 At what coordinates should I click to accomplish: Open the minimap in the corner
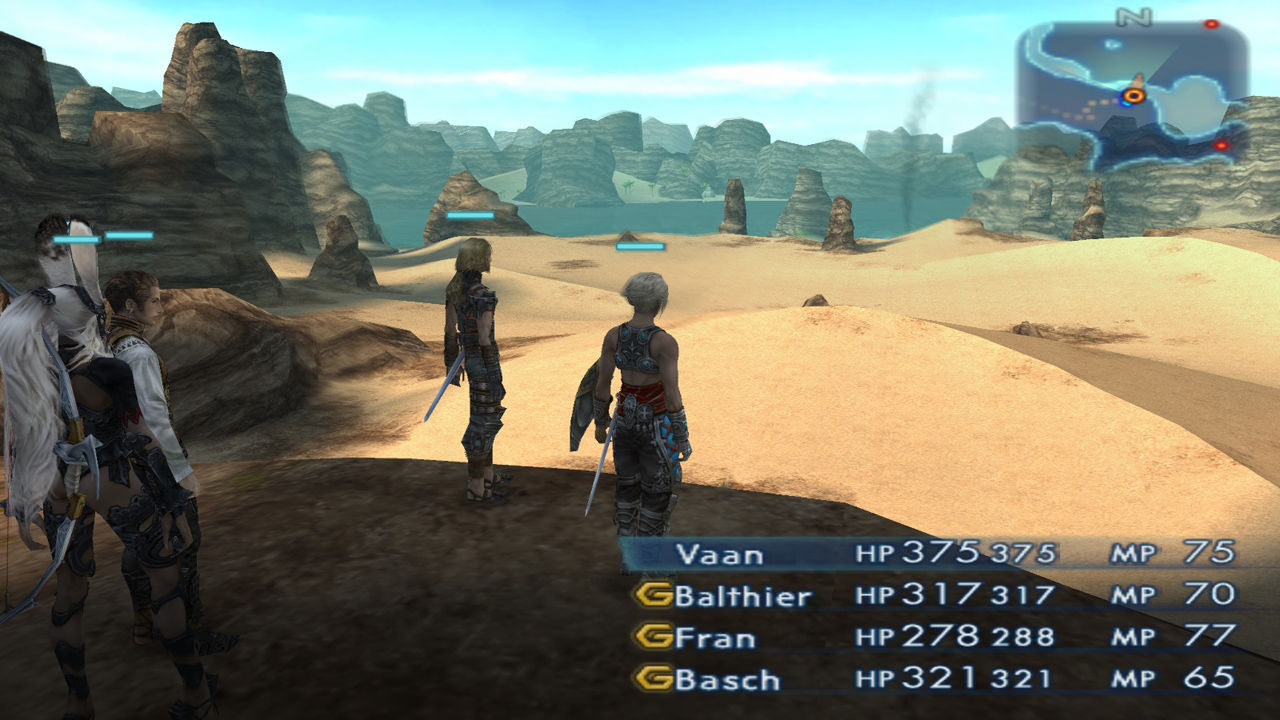(x=1132, y=95)
